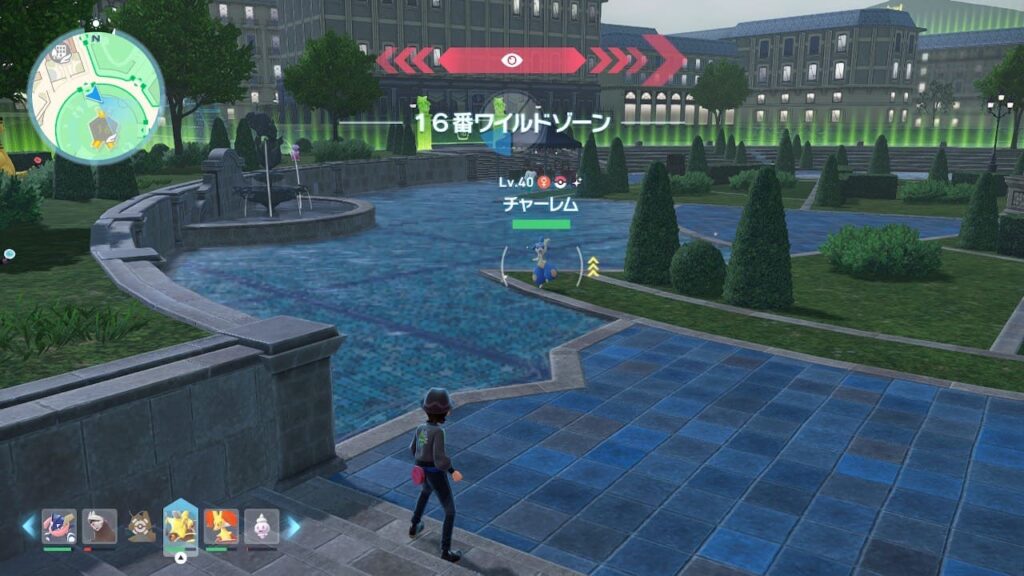Pick the highlighted yellow Pokémon party slot

click(180, 524)
